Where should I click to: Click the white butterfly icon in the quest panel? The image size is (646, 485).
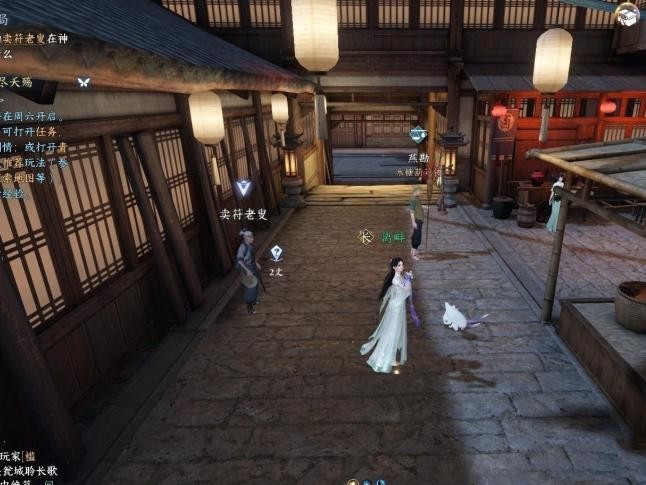84,82
